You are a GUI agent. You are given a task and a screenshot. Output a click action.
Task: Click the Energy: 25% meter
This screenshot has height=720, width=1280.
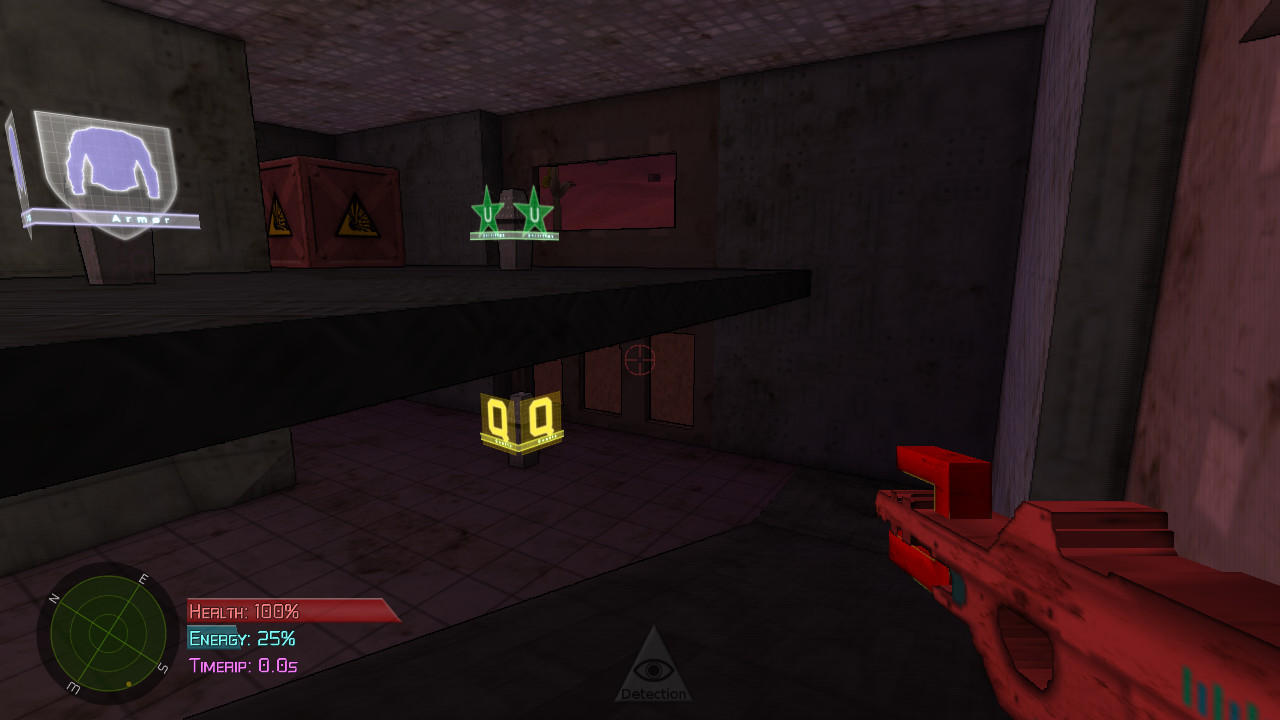240,637
